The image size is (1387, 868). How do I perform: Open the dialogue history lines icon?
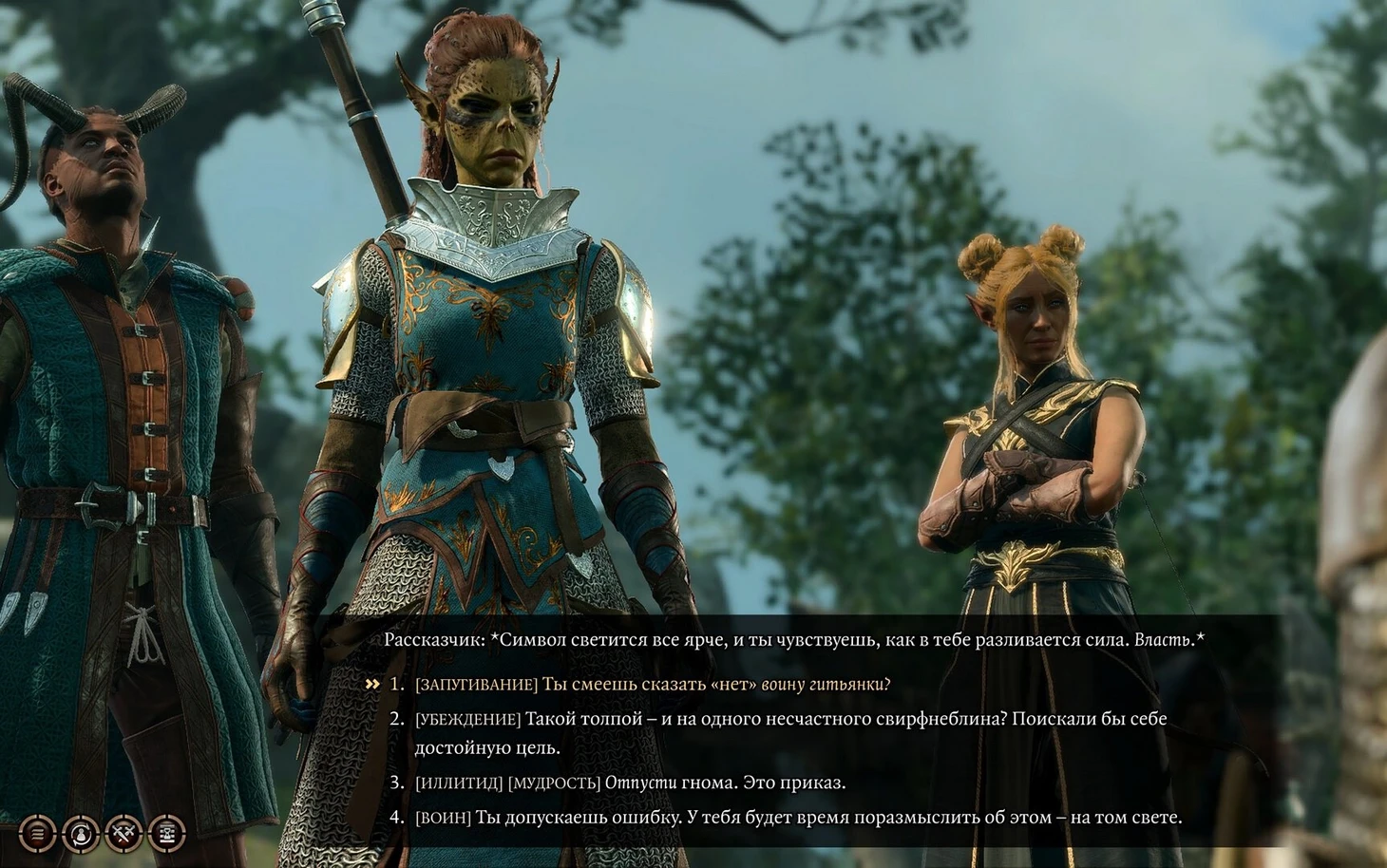click(x=38, y=834)
